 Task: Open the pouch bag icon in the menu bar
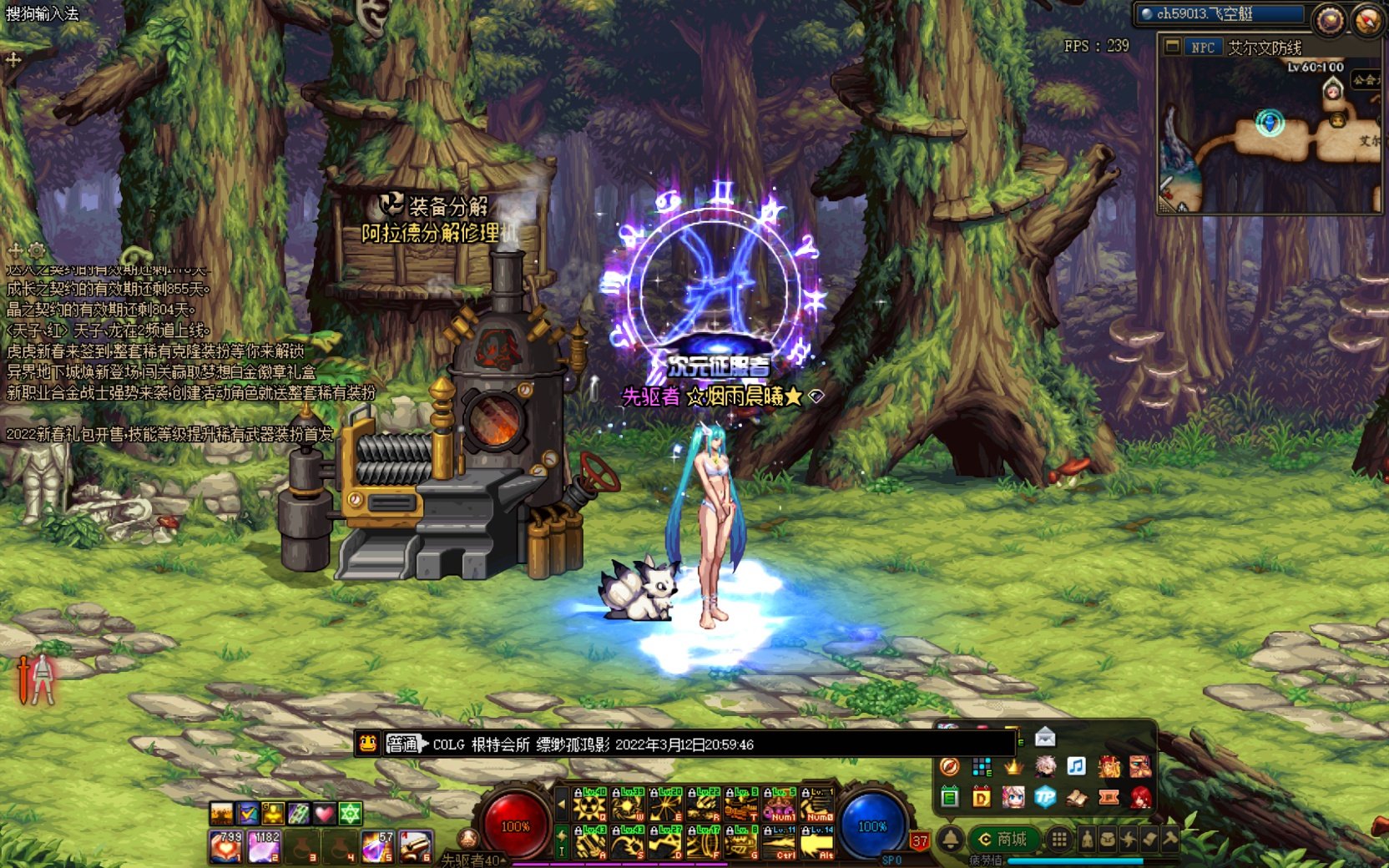click(1108, 839)
